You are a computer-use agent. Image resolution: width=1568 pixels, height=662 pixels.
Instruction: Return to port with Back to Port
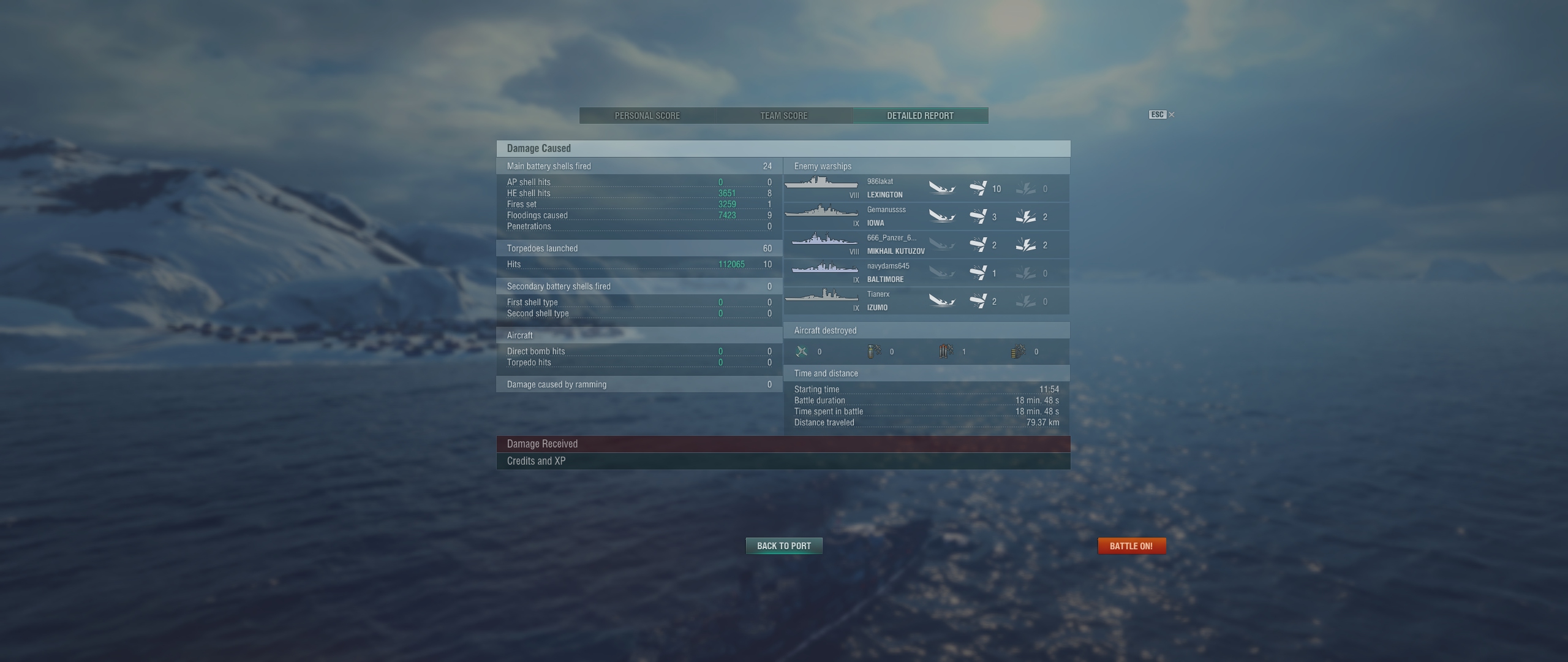(x=783, y=546)
